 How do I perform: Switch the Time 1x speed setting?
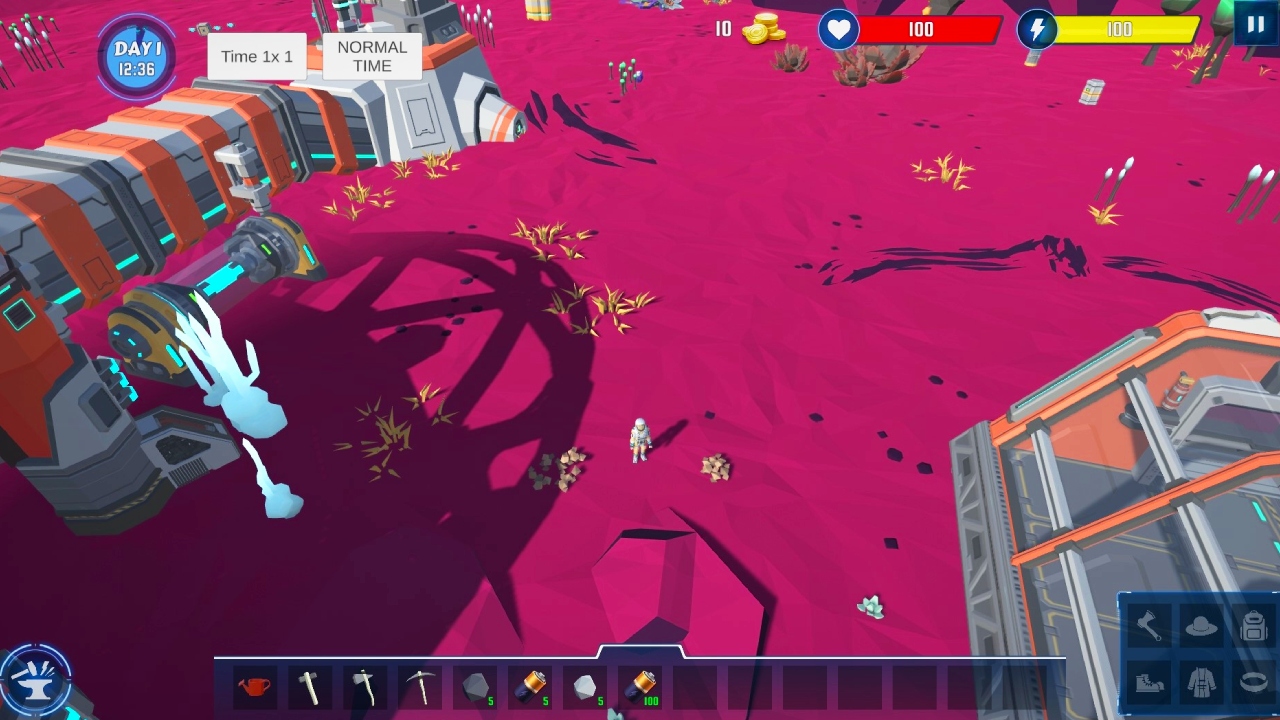[256, 56]
